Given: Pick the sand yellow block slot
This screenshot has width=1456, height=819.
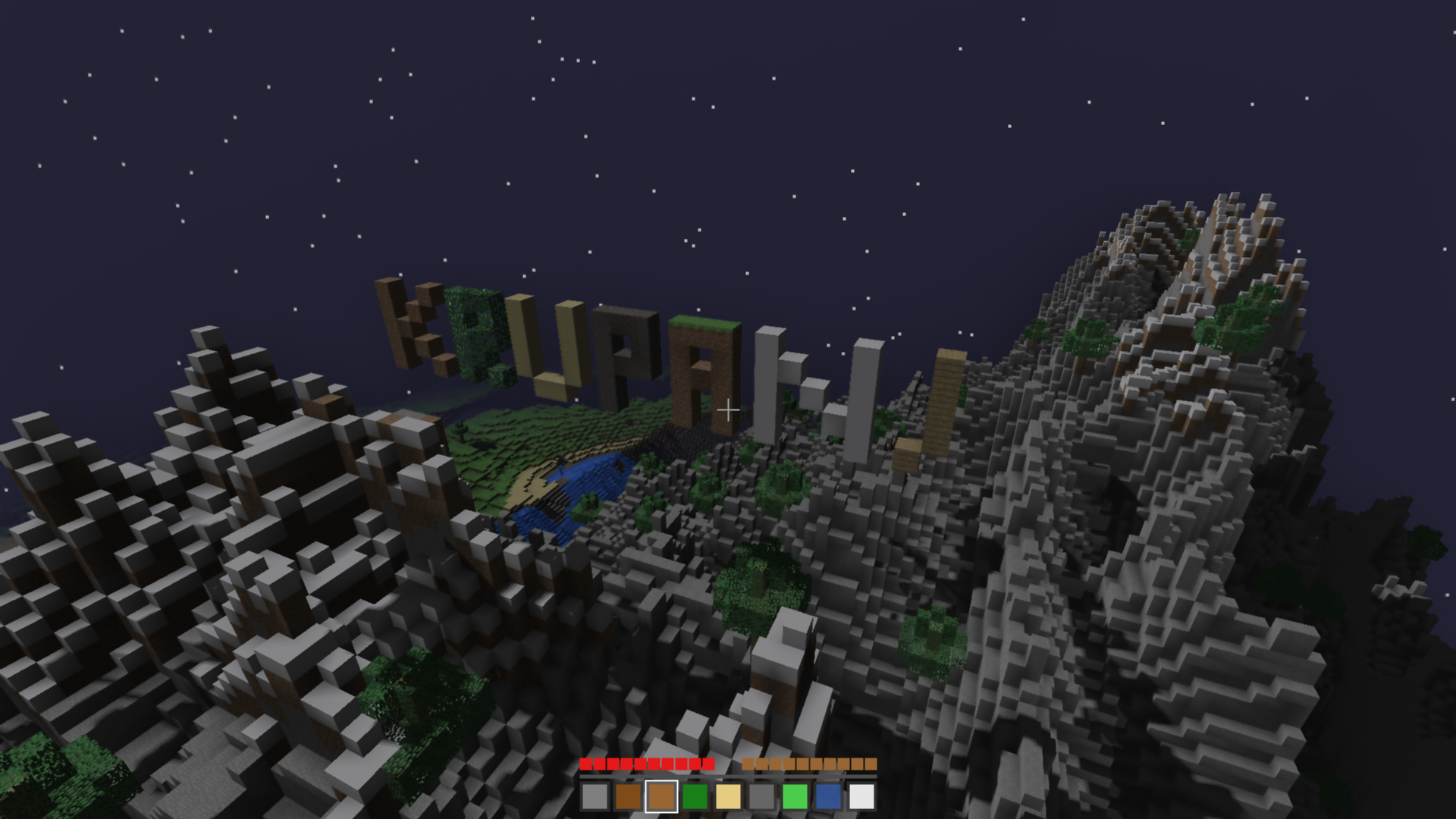Looking at the screenshot, I should [x=728, y=797].
